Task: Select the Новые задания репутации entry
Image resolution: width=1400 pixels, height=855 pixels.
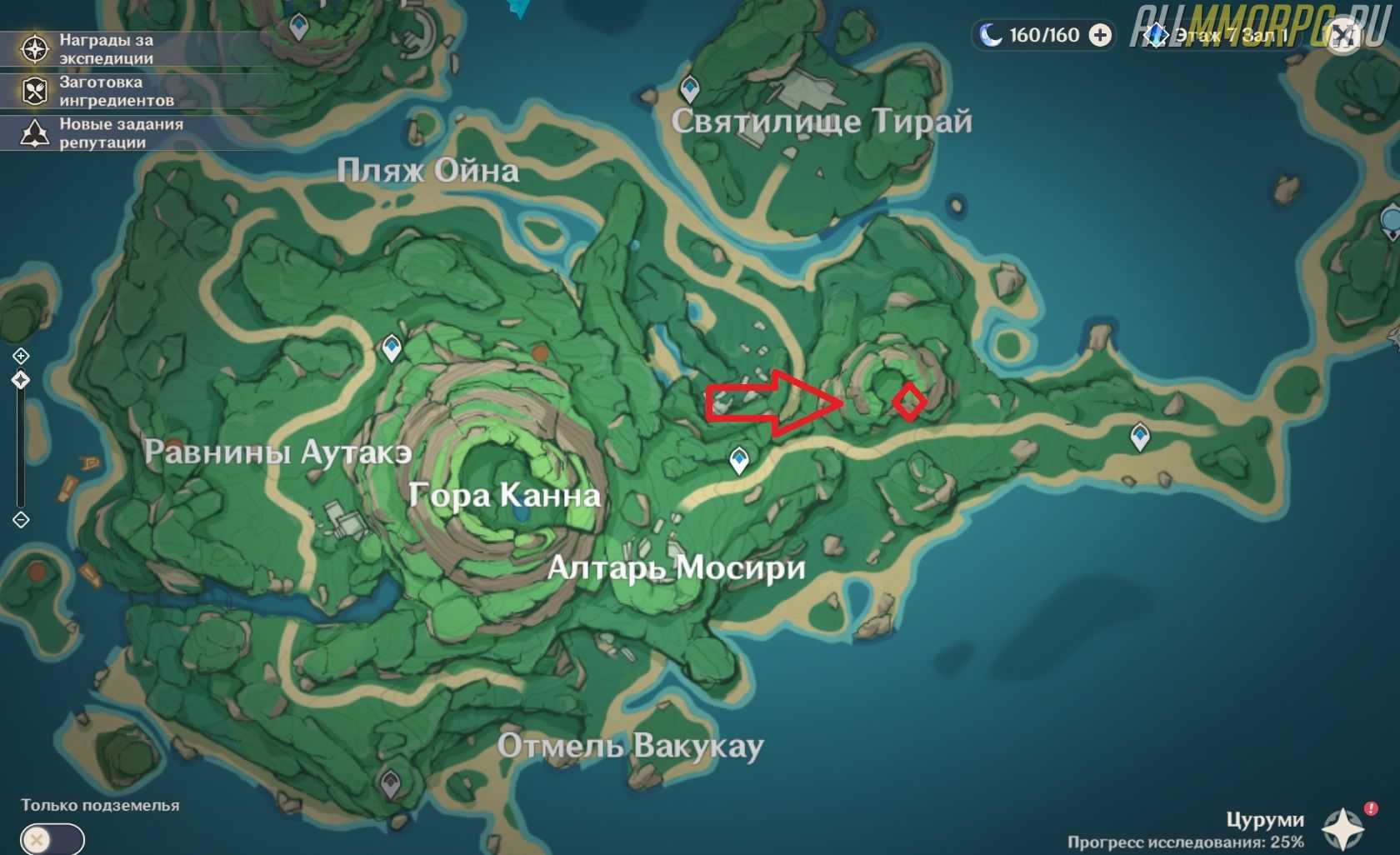Action: [x=92, y=133]
